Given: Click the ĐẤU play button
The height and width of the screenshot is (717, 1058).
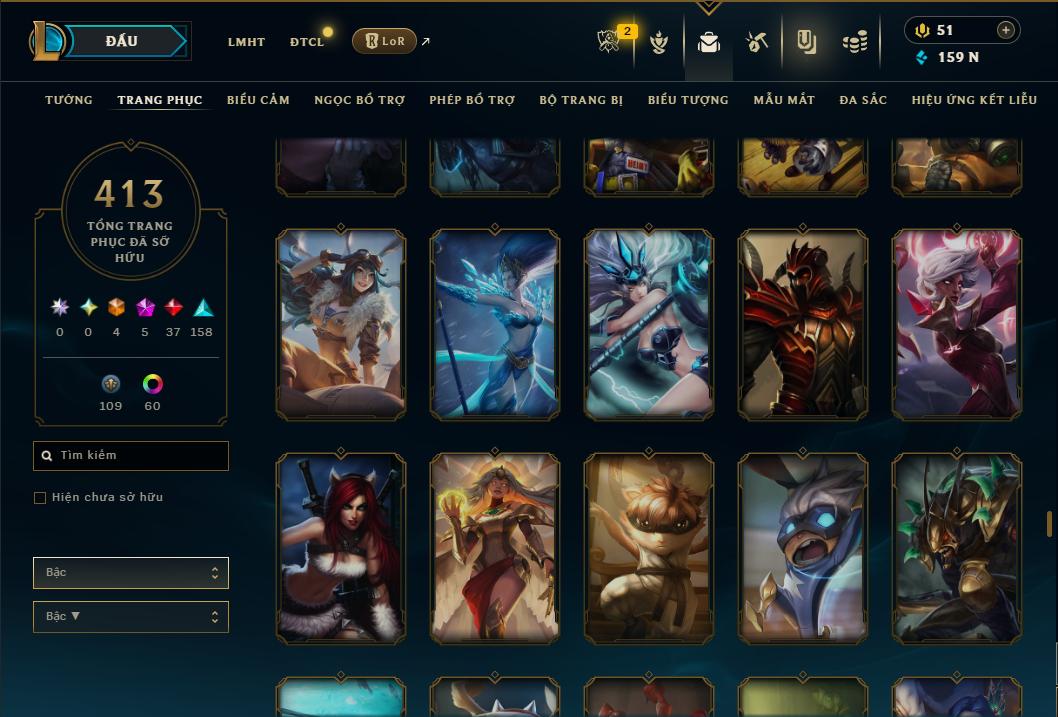Looking at the screenshot, I should [x=122, y=41].
